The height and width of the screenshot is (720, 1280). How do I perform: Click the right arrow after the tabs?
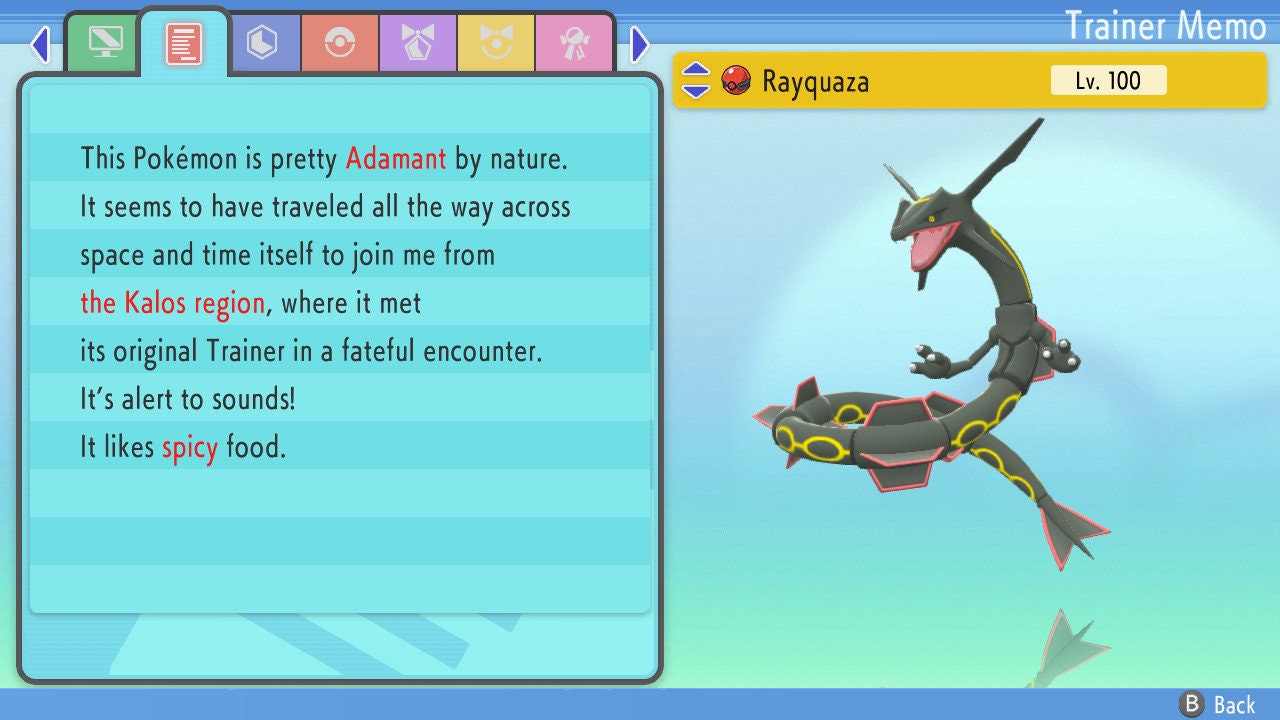pyautogui.click(x=640, y=44)
